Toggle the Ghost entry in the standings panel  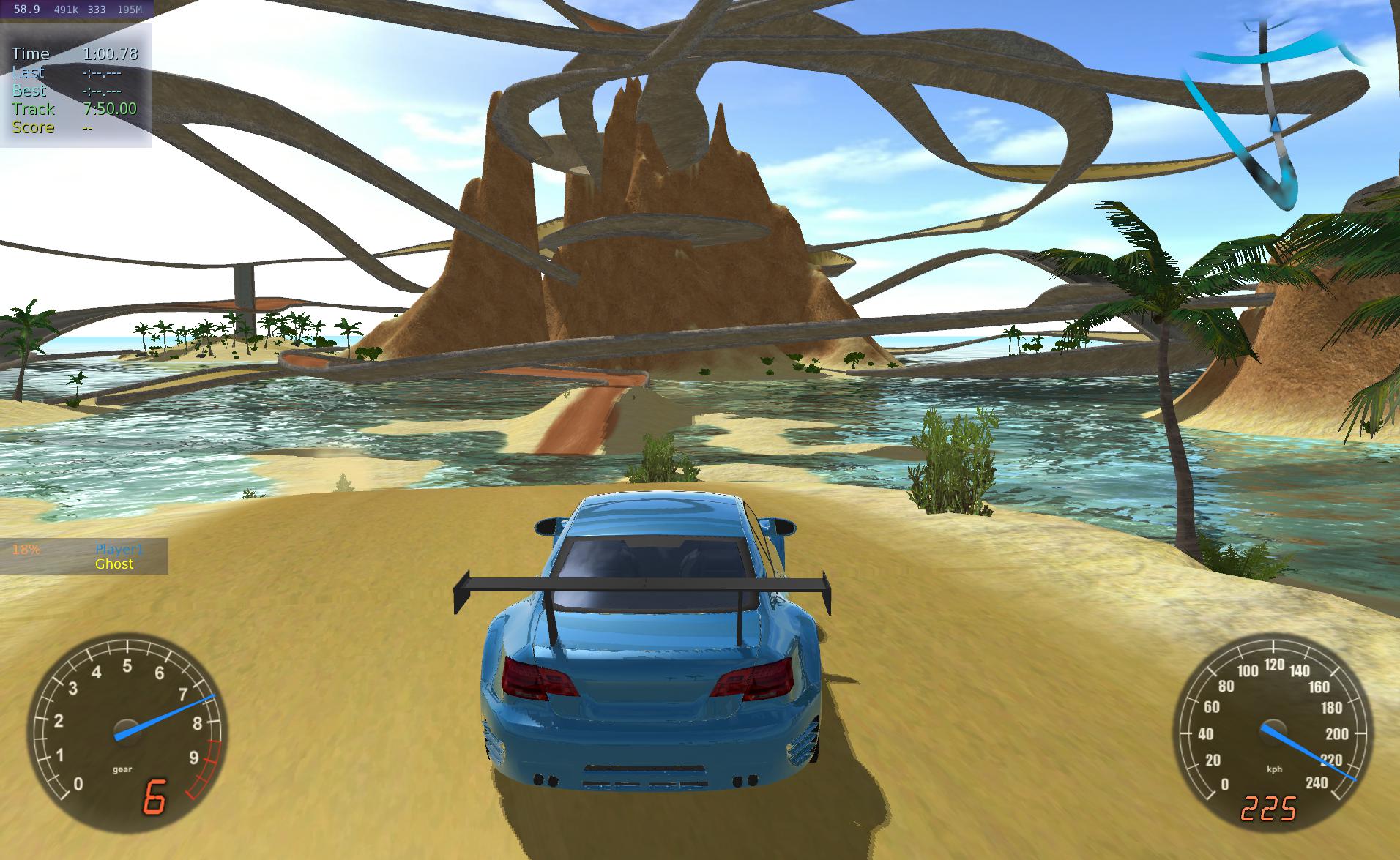(114, 564)
